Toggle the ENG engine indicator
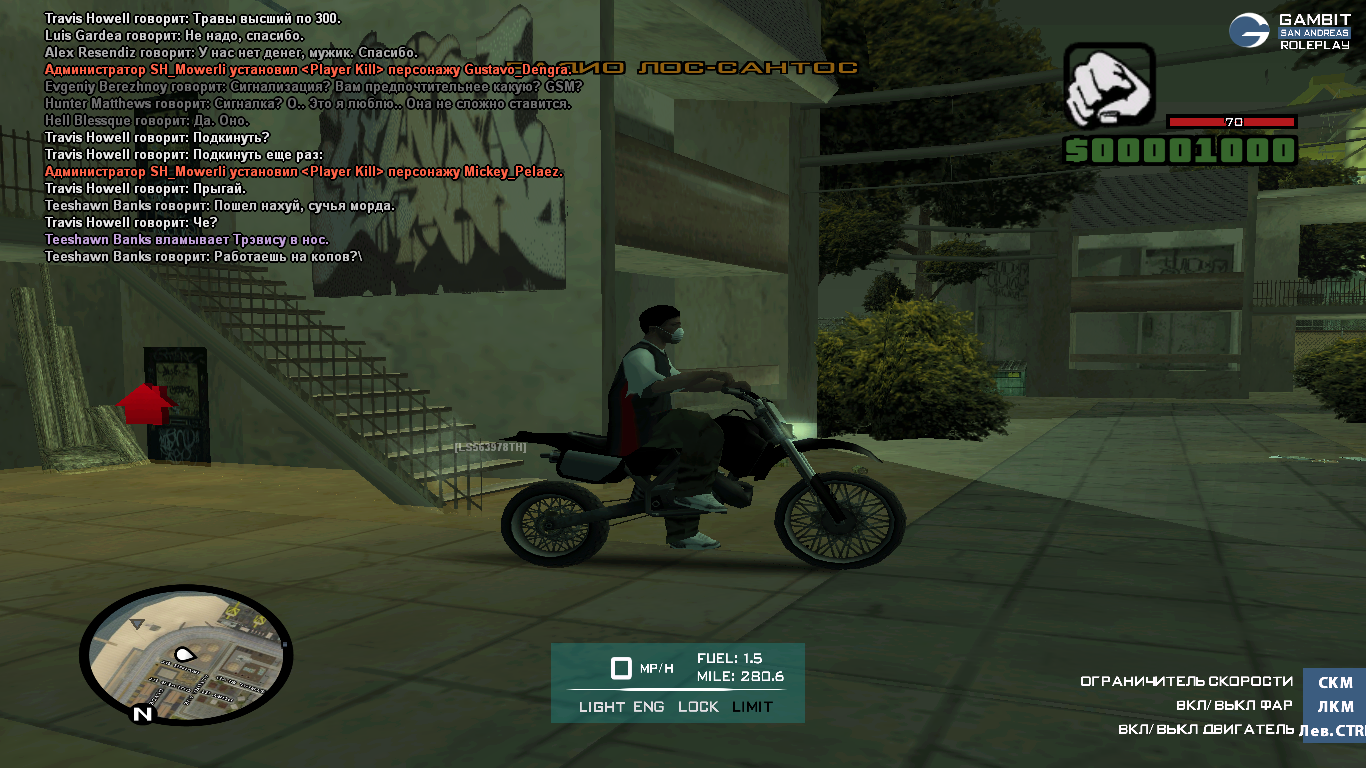 coord(649,707)
